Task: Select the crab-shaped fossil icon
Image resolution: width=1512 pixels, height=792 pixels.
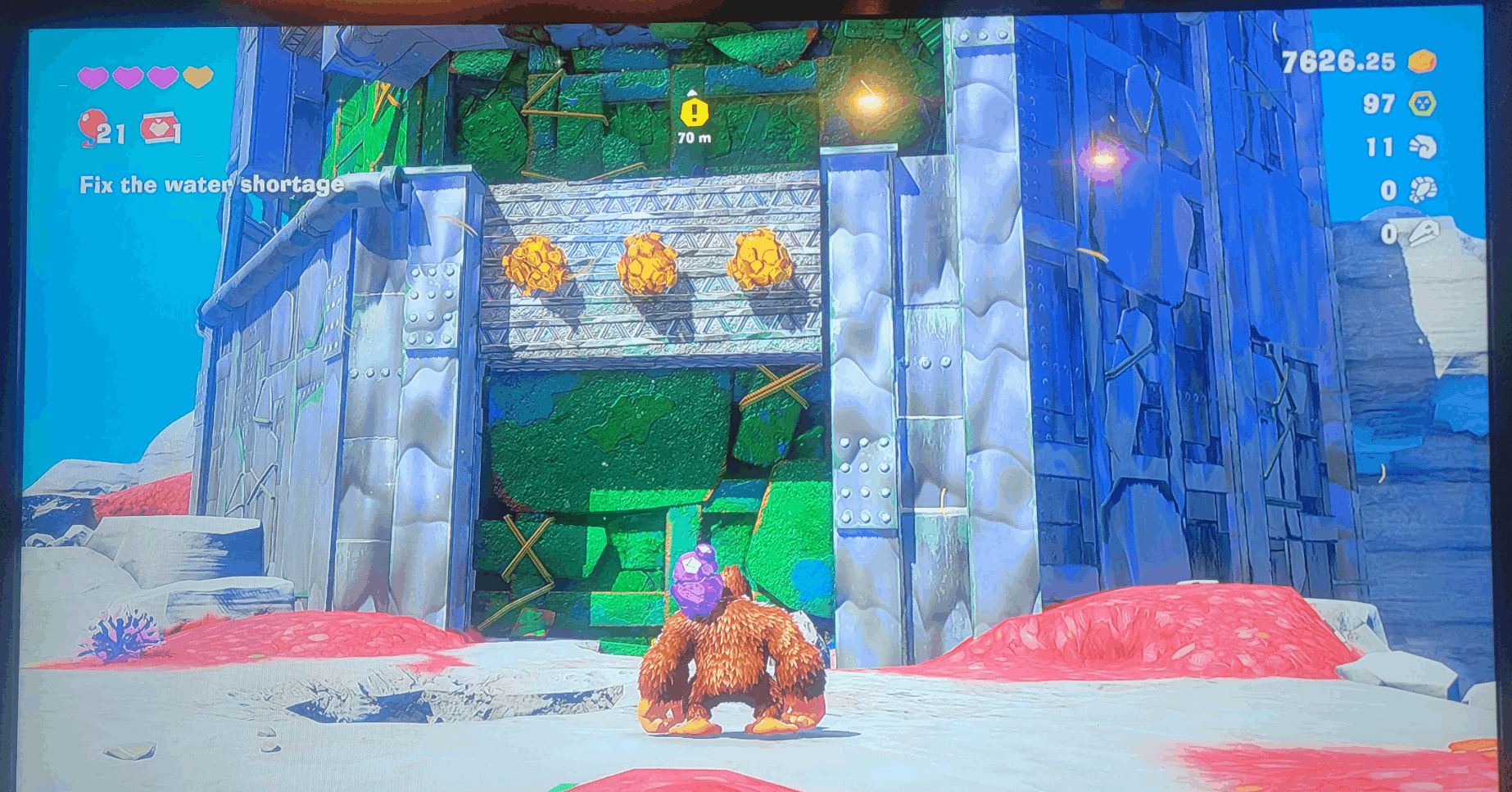Action: click(x=1423, y=190)
